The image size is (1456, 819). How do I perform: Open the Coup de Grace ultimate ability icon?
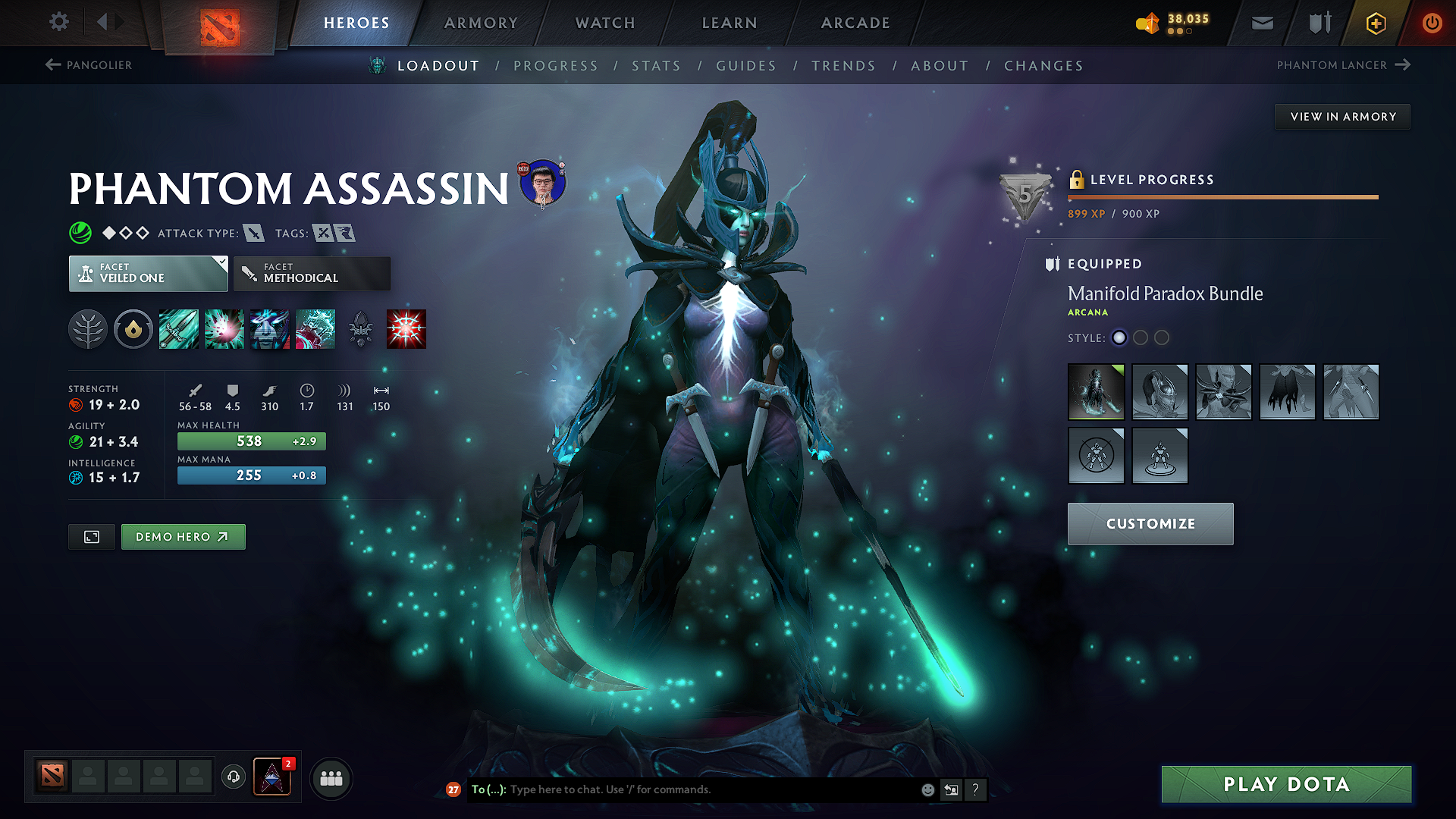[x=406, y=328]
